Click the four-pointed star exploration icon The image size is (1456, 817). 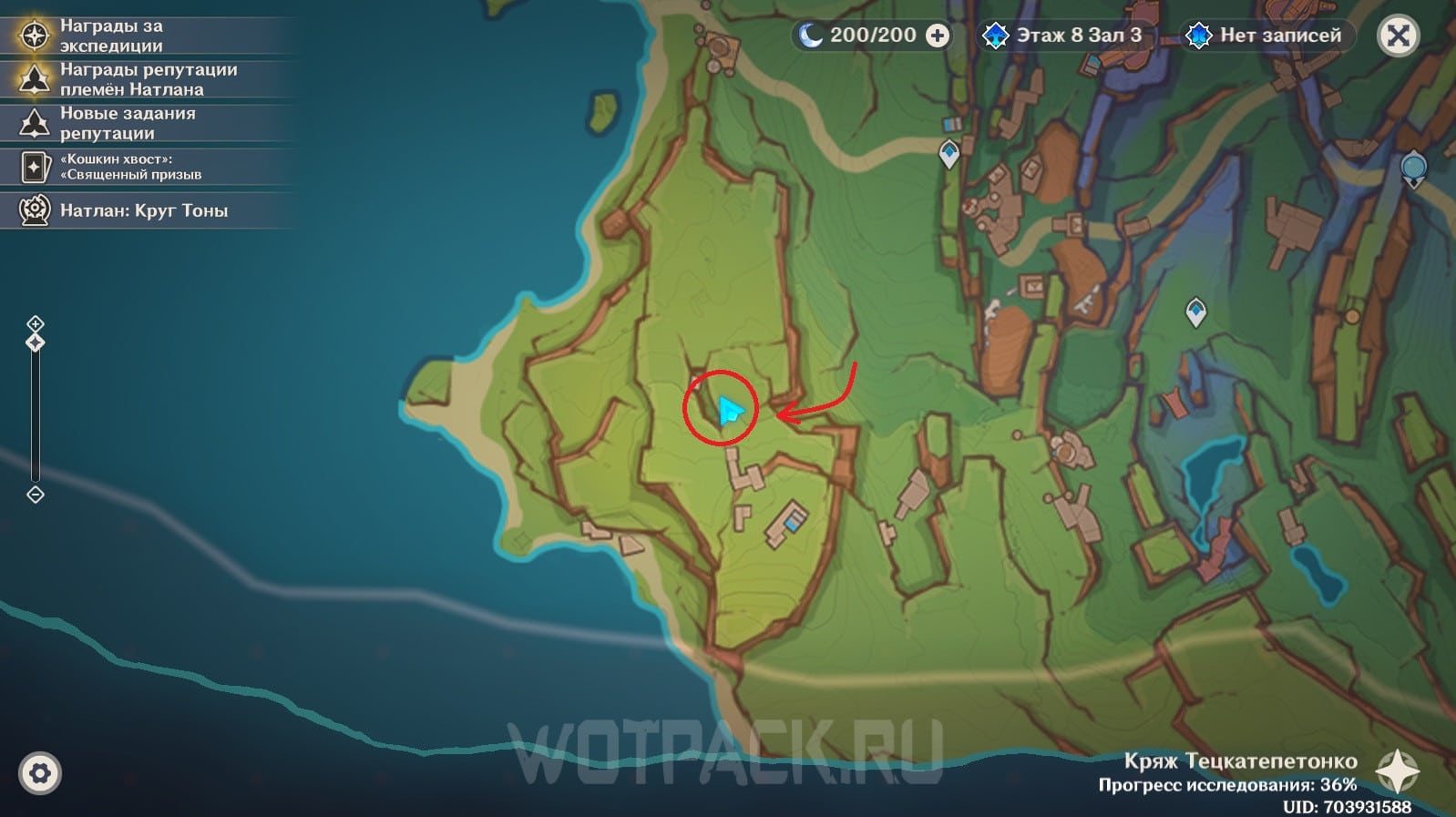point(1397,772)
